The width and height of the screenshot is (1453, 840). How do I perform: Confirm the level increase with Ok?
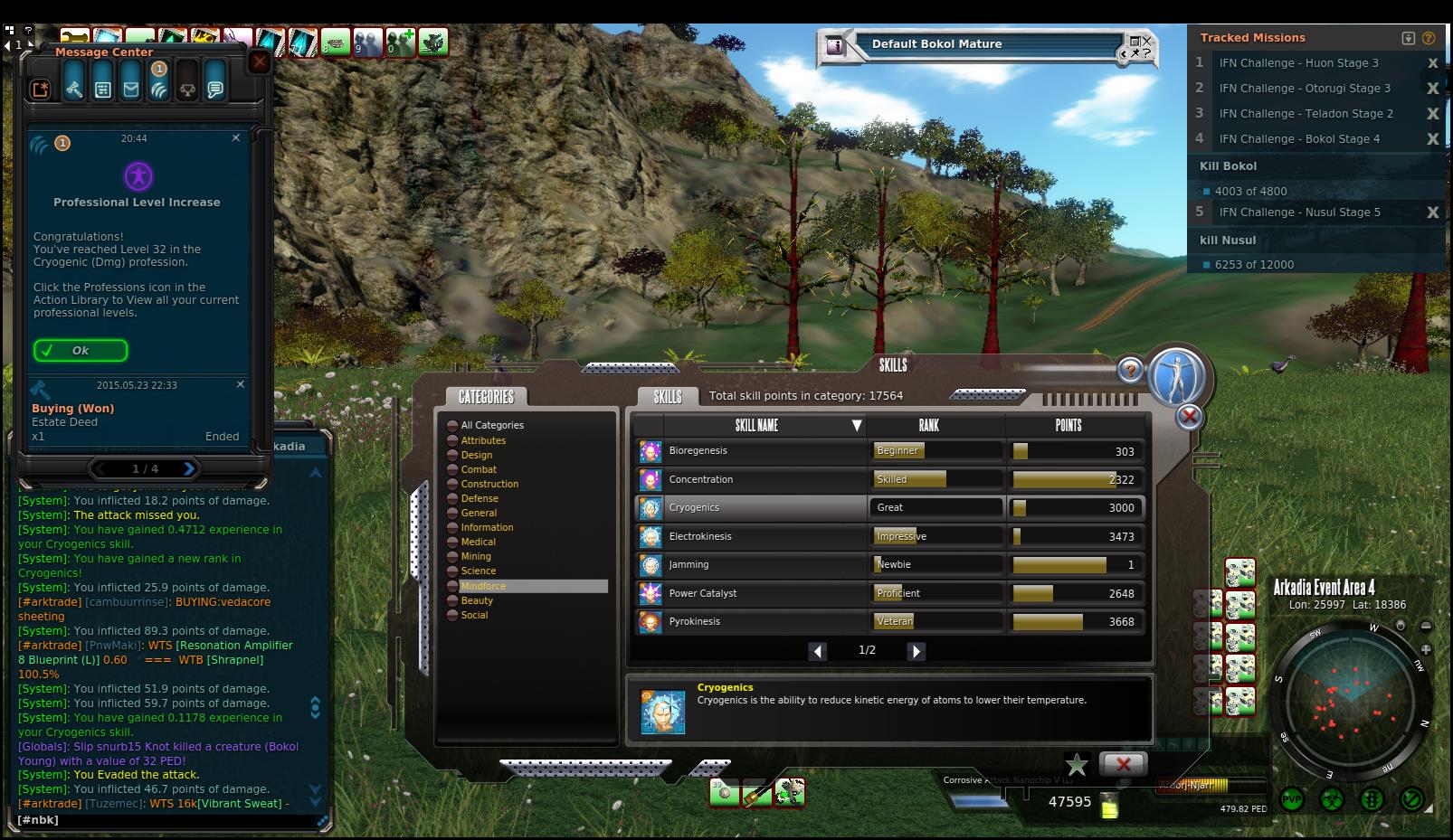pyautogui.click(x=81, y=351)
